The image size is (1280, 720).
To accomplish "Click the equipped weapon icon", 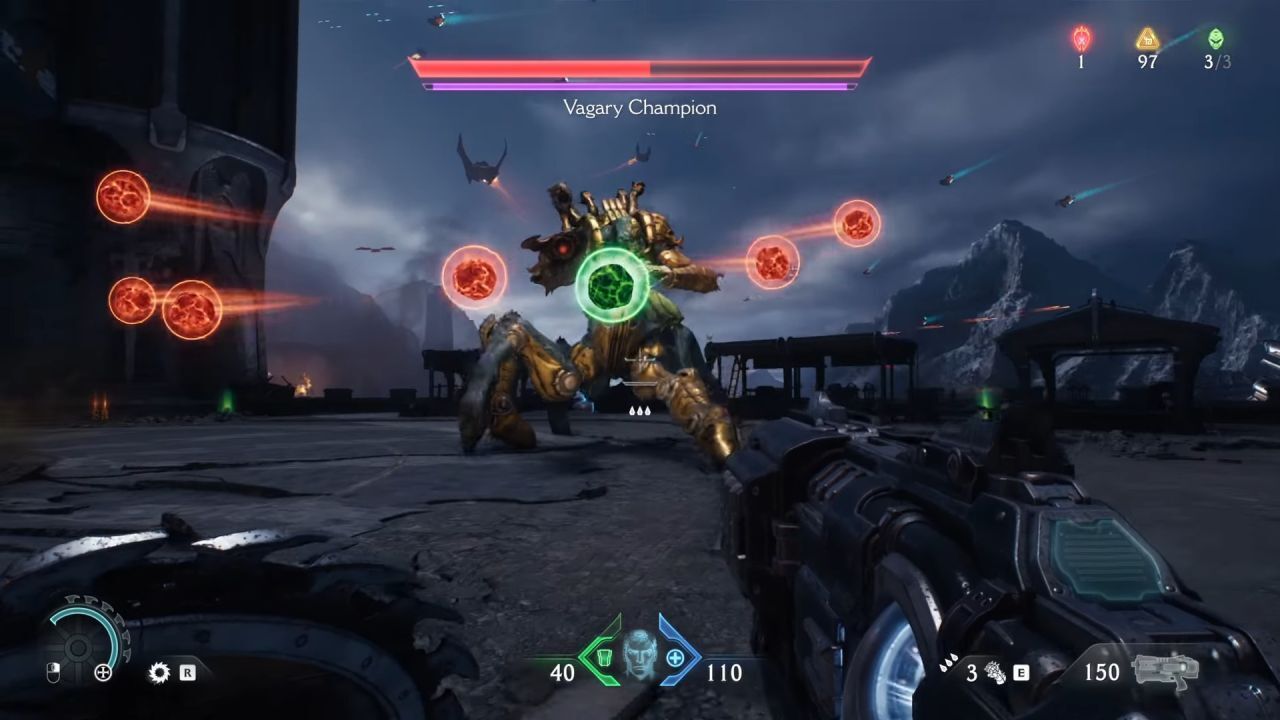I will point(1165,670).
